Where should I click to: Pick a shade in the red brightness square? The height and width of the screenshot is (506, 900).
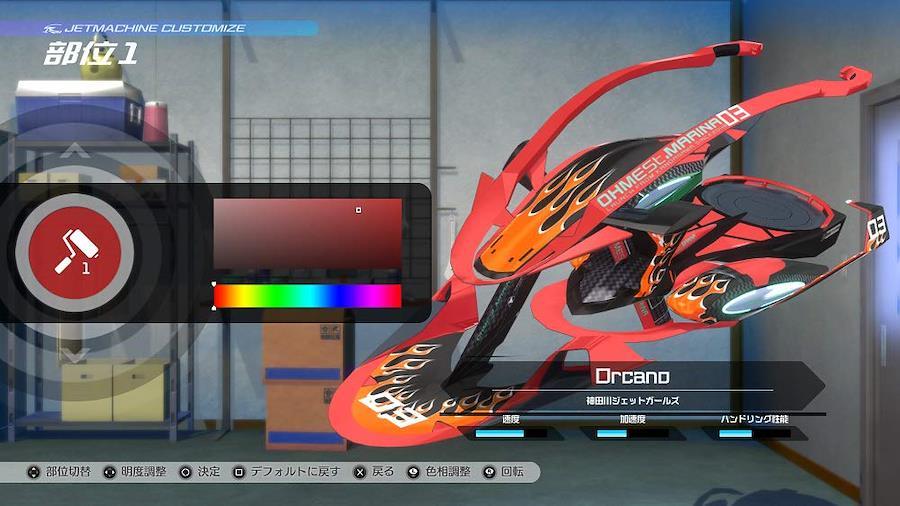(x=307, y=234)
